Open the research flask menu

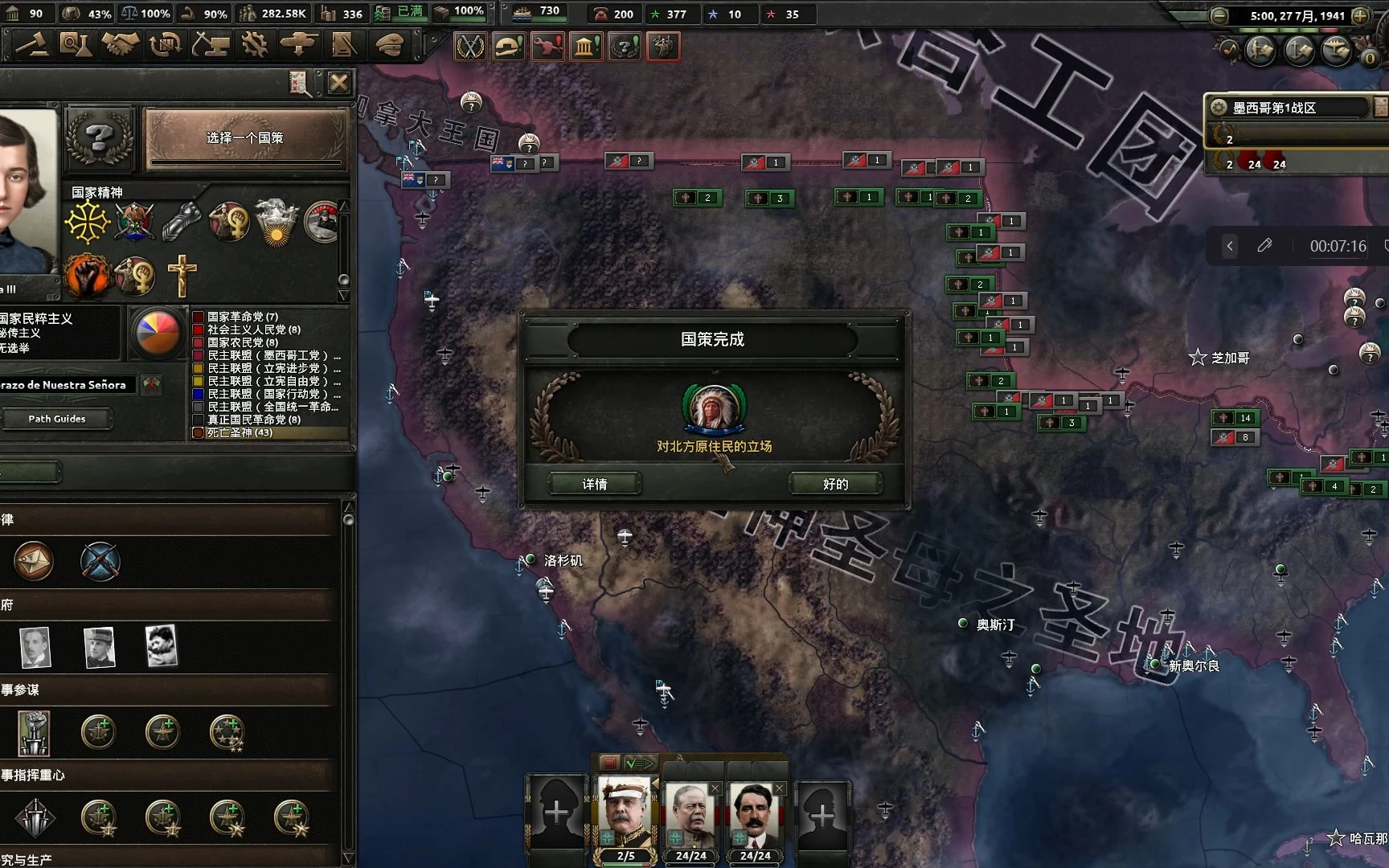(x=75, y=45)
